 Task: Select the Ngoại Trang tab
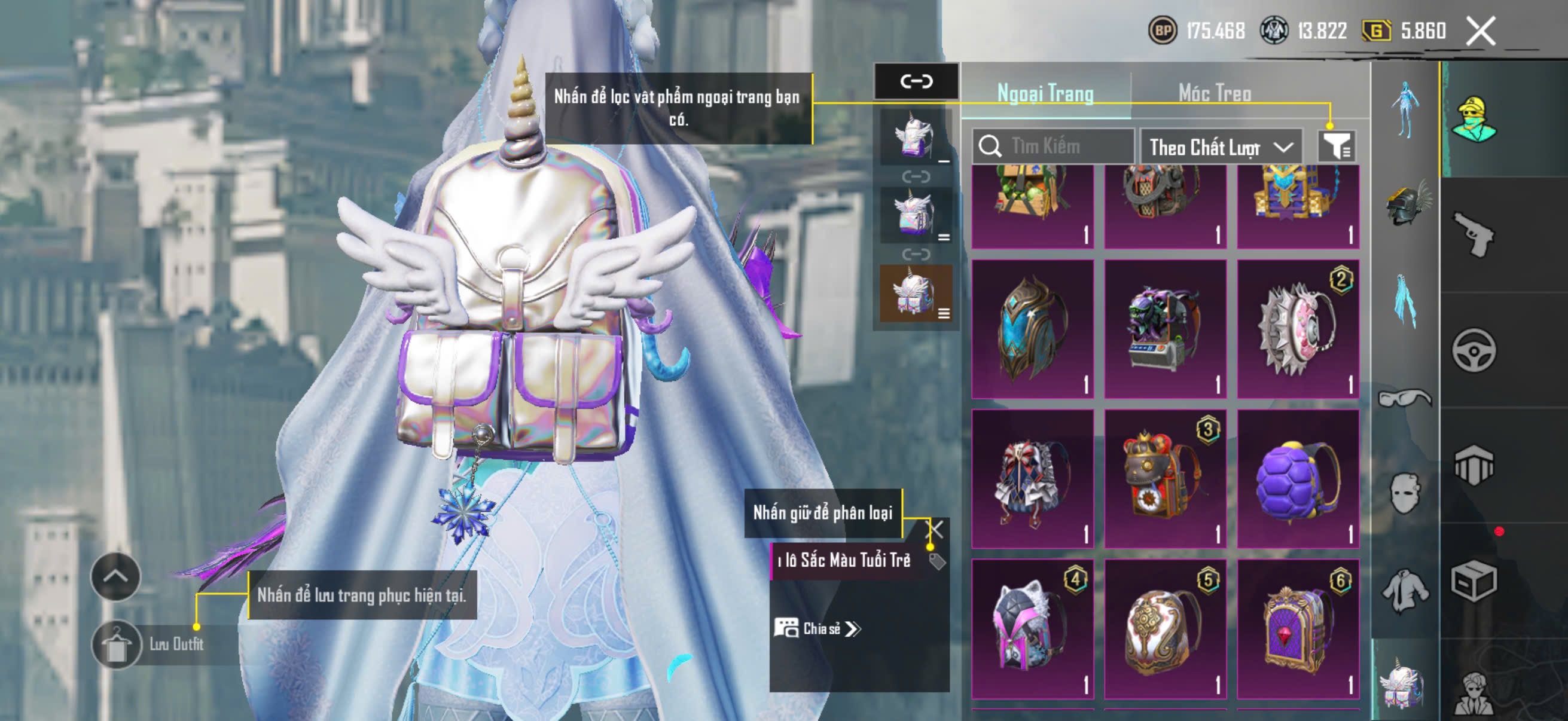(x=1045, y=93)
